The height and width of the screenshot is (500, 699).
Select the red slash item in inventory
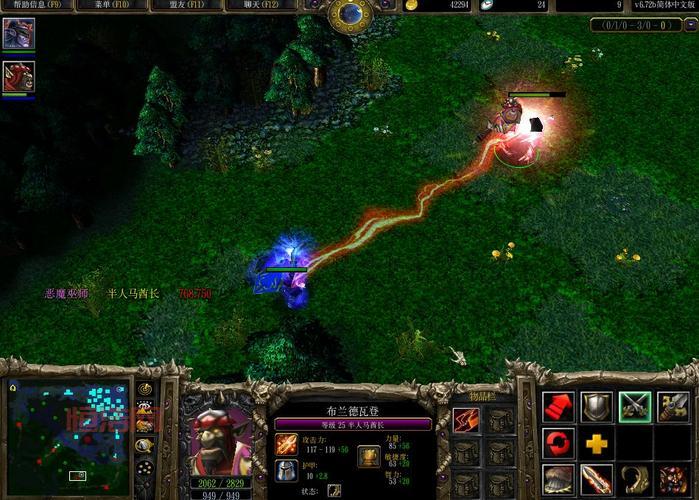(466, 421)
